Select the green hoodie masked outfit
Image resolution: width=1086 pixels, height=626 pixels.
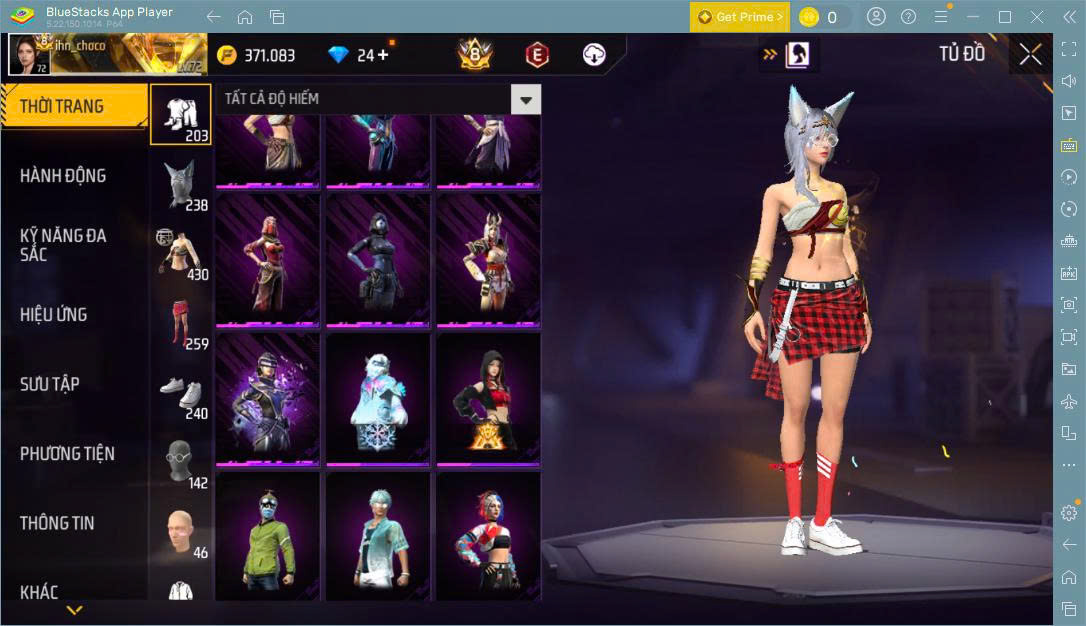point(267,536)
